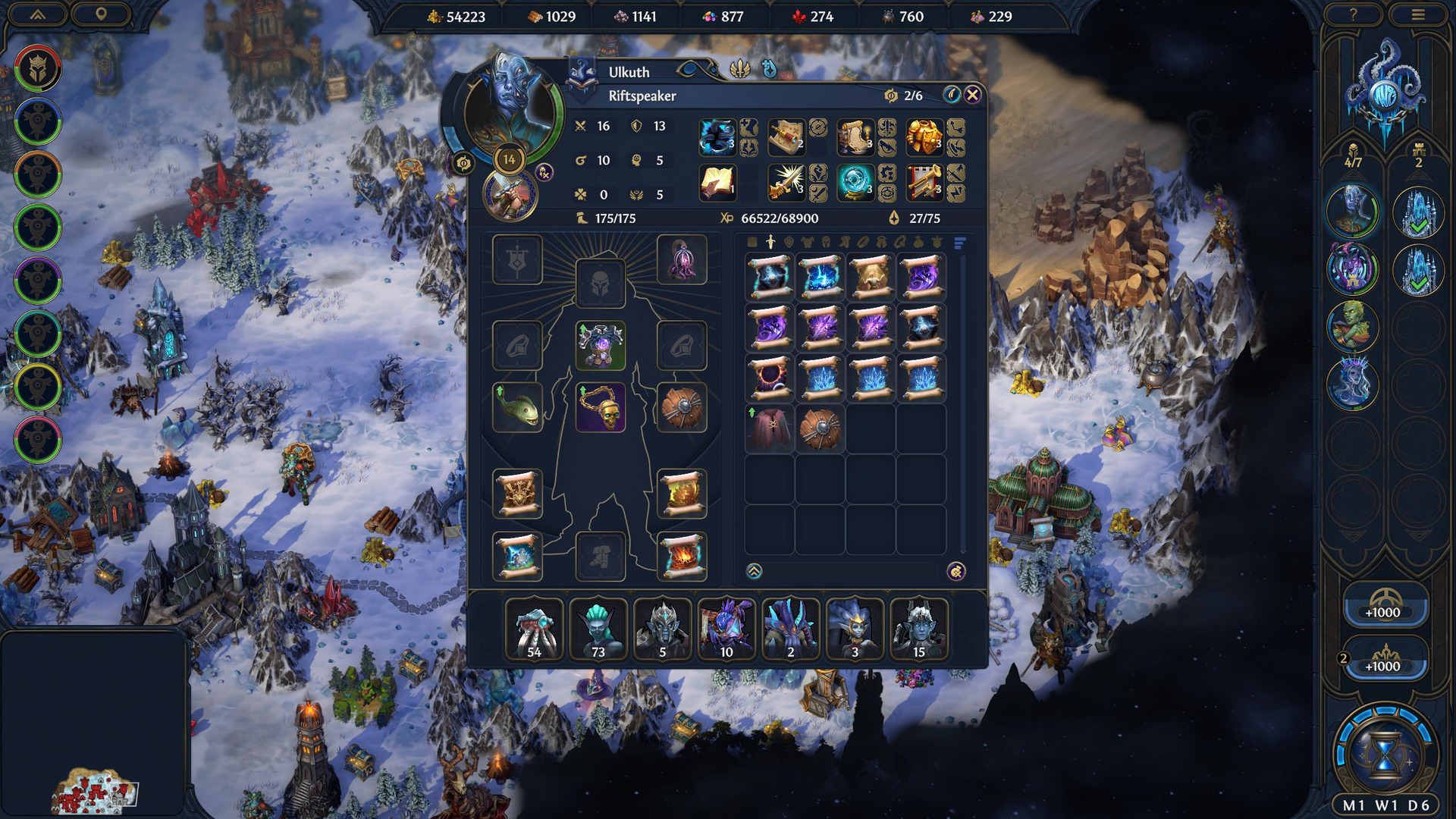Select the unit stack of 54
The image size is (1456, 819).
click(x=534, y=629)
